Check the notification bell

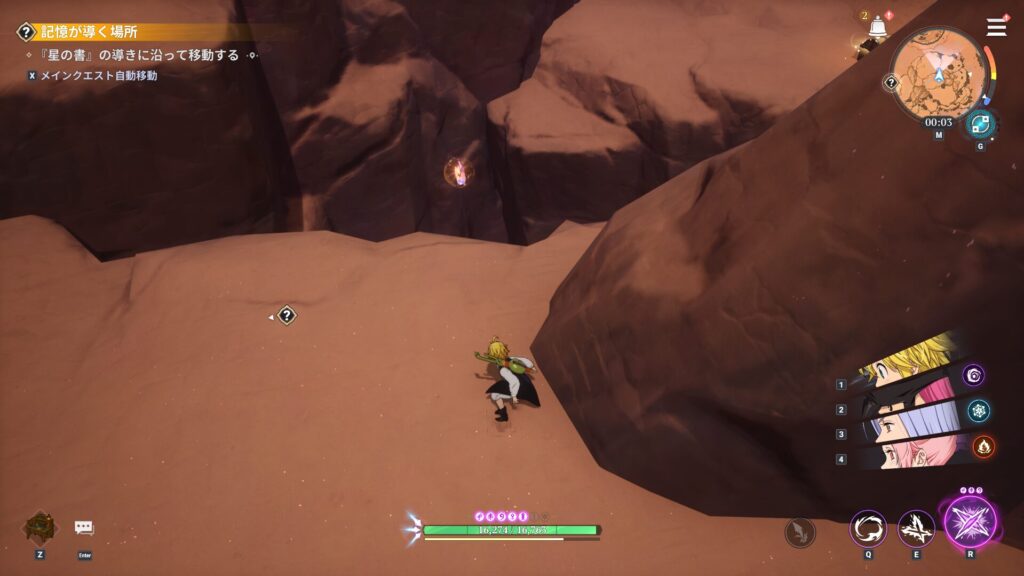coord(878,27)
